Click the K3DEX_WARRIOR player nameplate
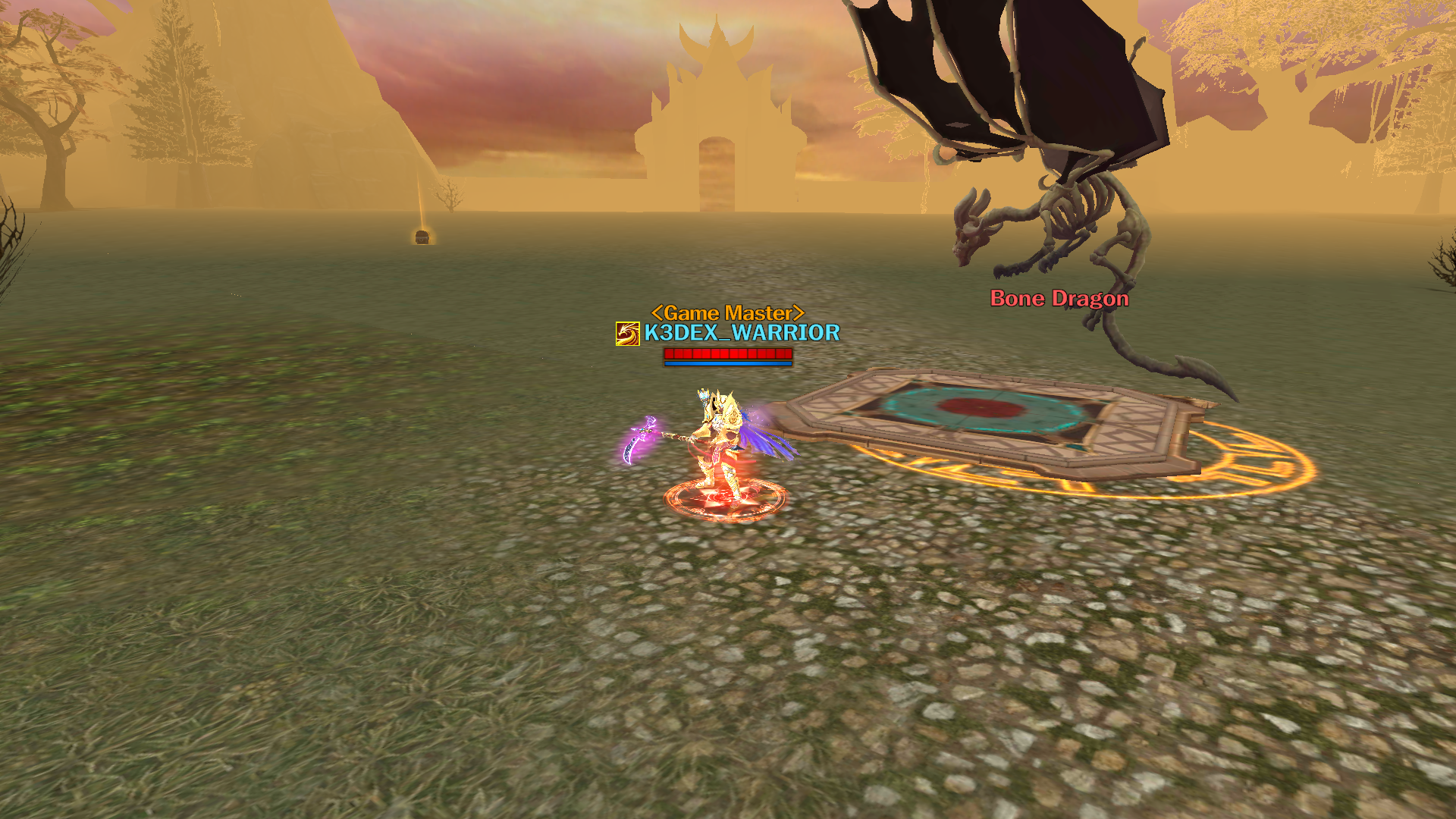 tap(742, 333)
